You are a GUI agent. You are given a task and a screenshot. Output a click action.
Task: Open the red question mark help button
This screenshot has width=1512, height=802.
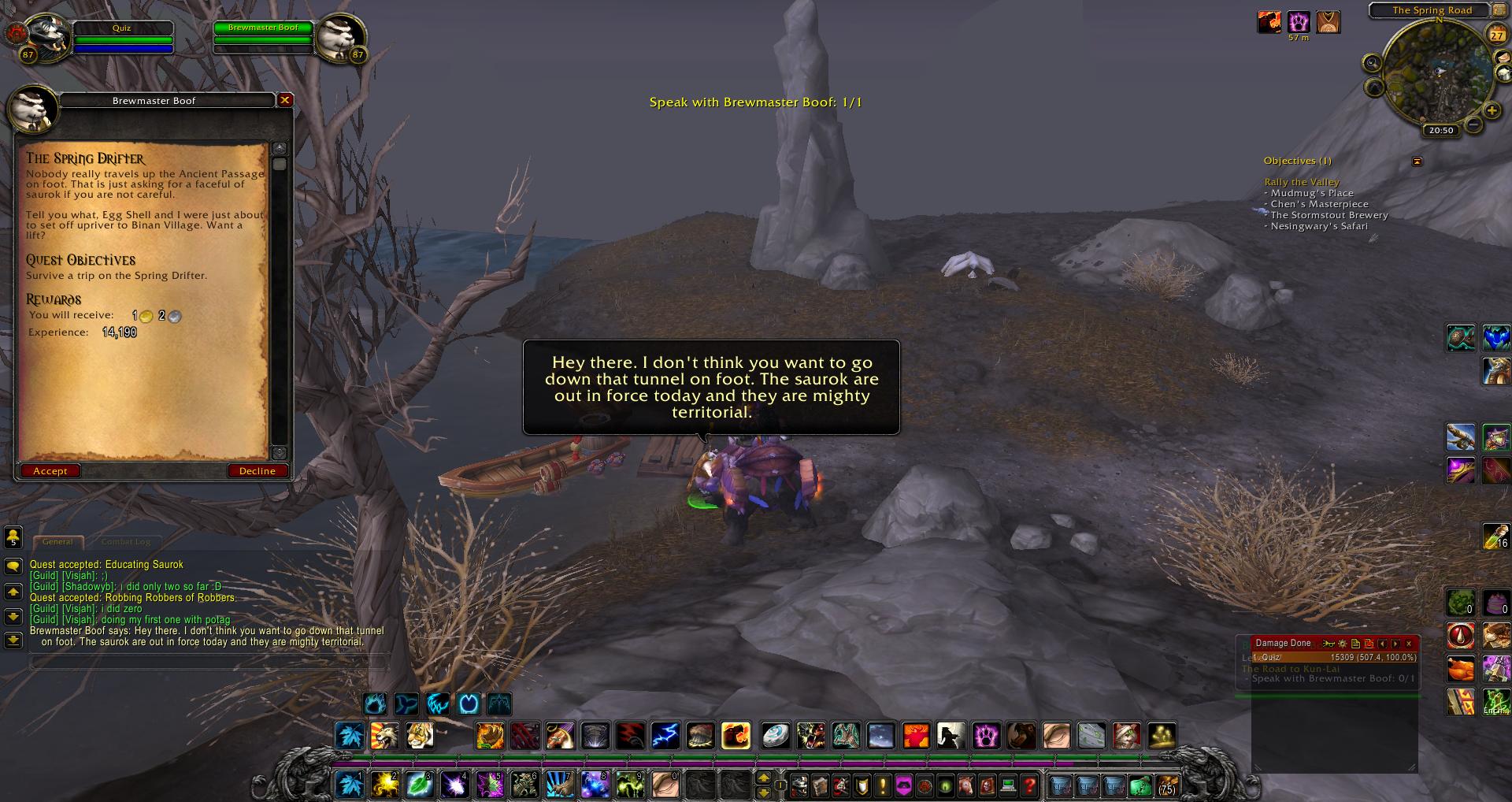click(x=1029, y=785)
